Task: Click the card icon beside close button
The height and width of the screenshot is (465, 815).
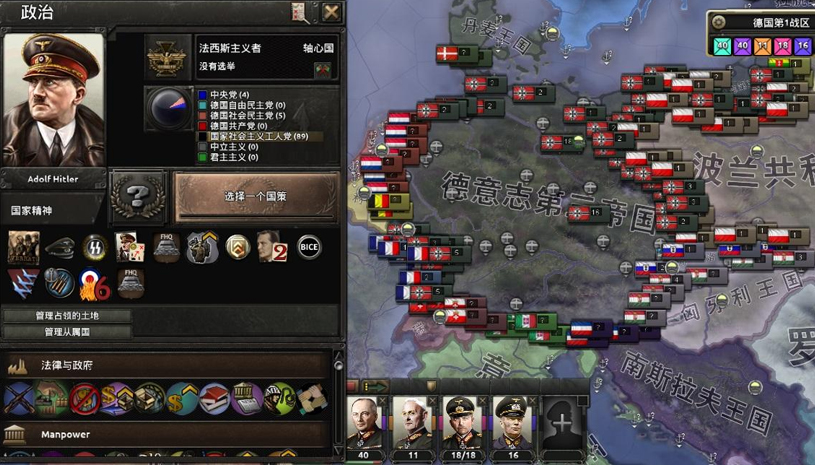Action: point(300,12)
